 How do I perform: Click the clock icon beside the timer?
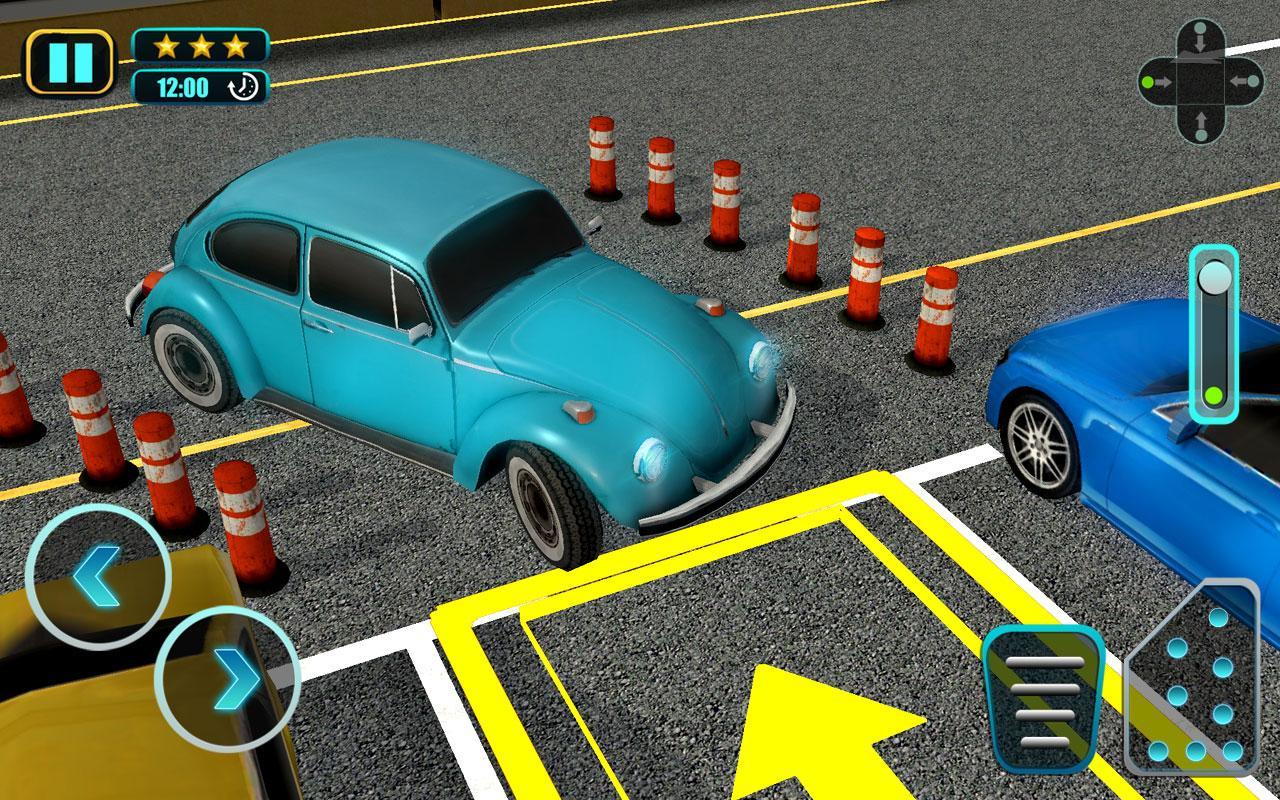tap(243, 86)
